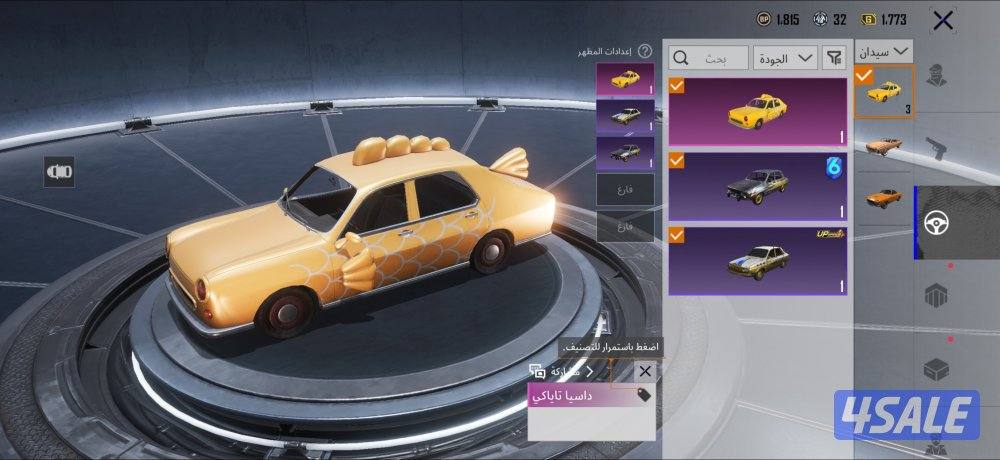Open the help question mark for appearance settings
This screenshot has width=1000, height=460.
tap(645, 51)
